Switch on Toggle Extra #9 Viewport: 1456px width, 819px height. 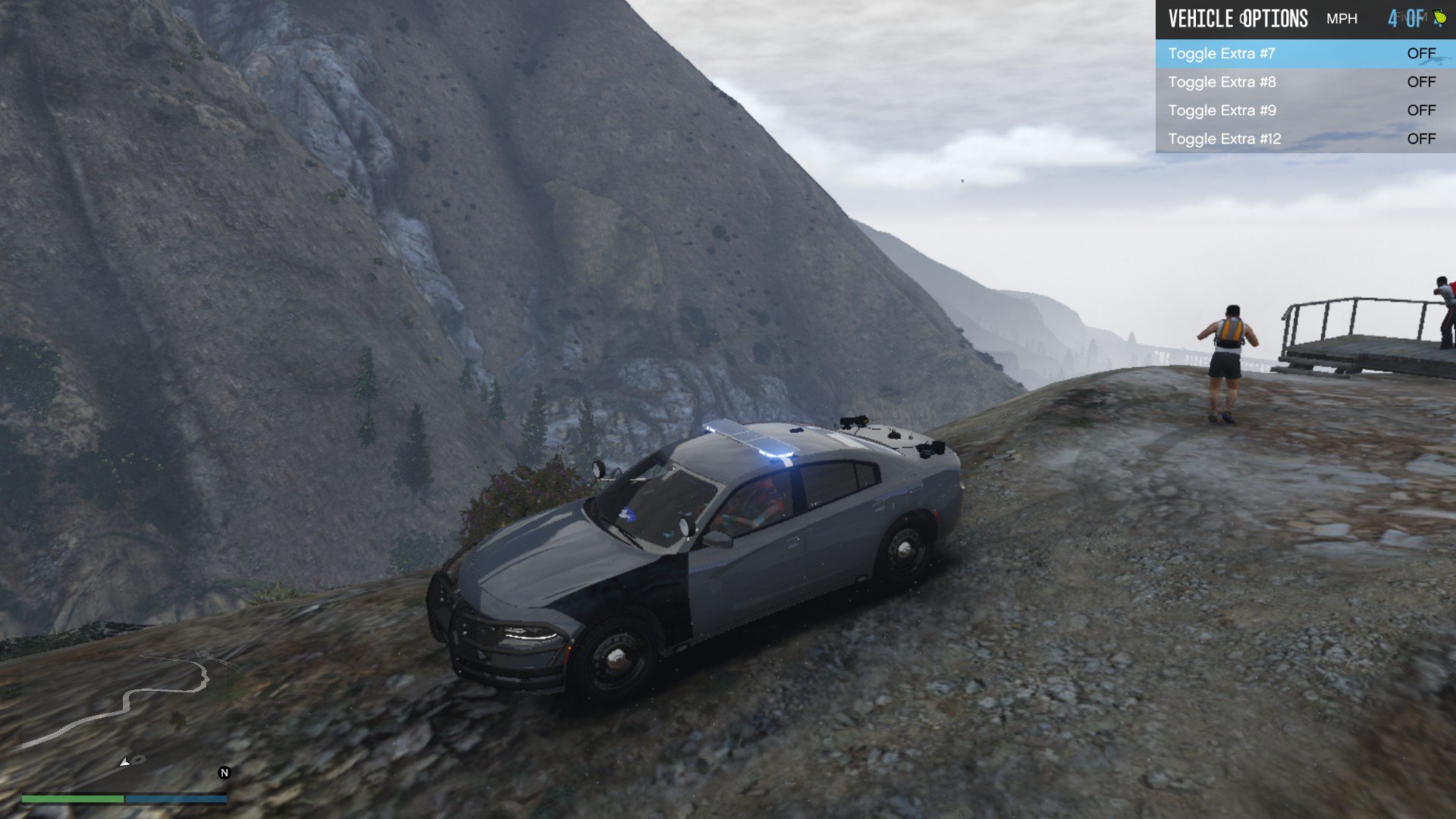1304,111
